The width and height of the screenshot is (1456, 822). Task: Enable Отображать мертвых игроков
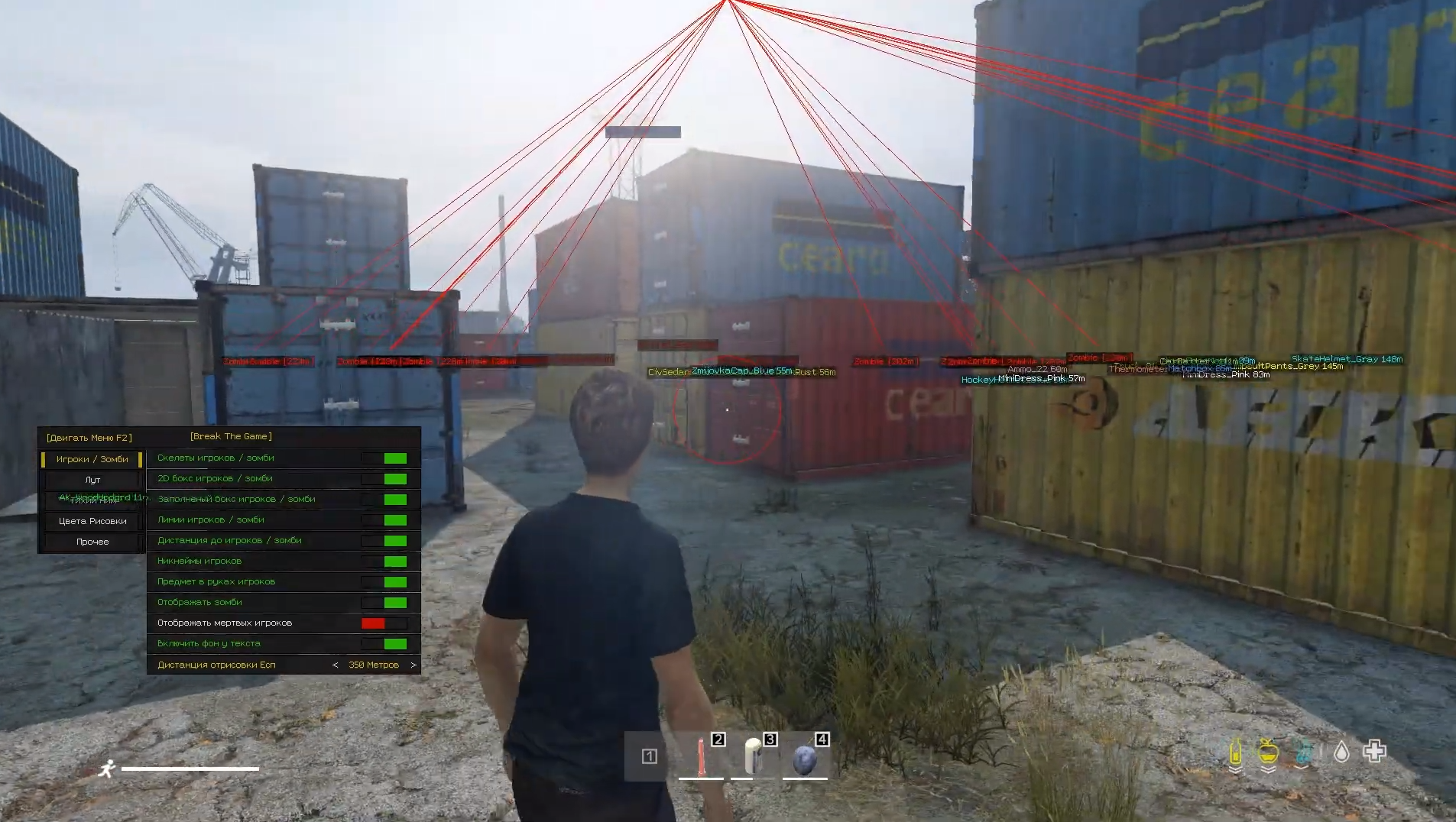pos(384,623)
